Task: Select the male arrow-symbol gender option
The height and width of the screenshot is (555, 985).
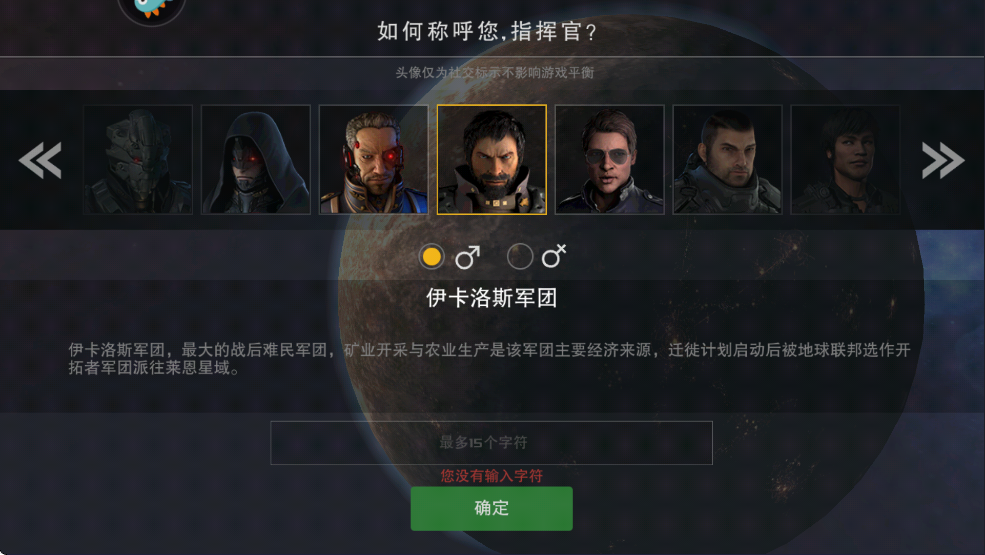Action: coord(432,257)
